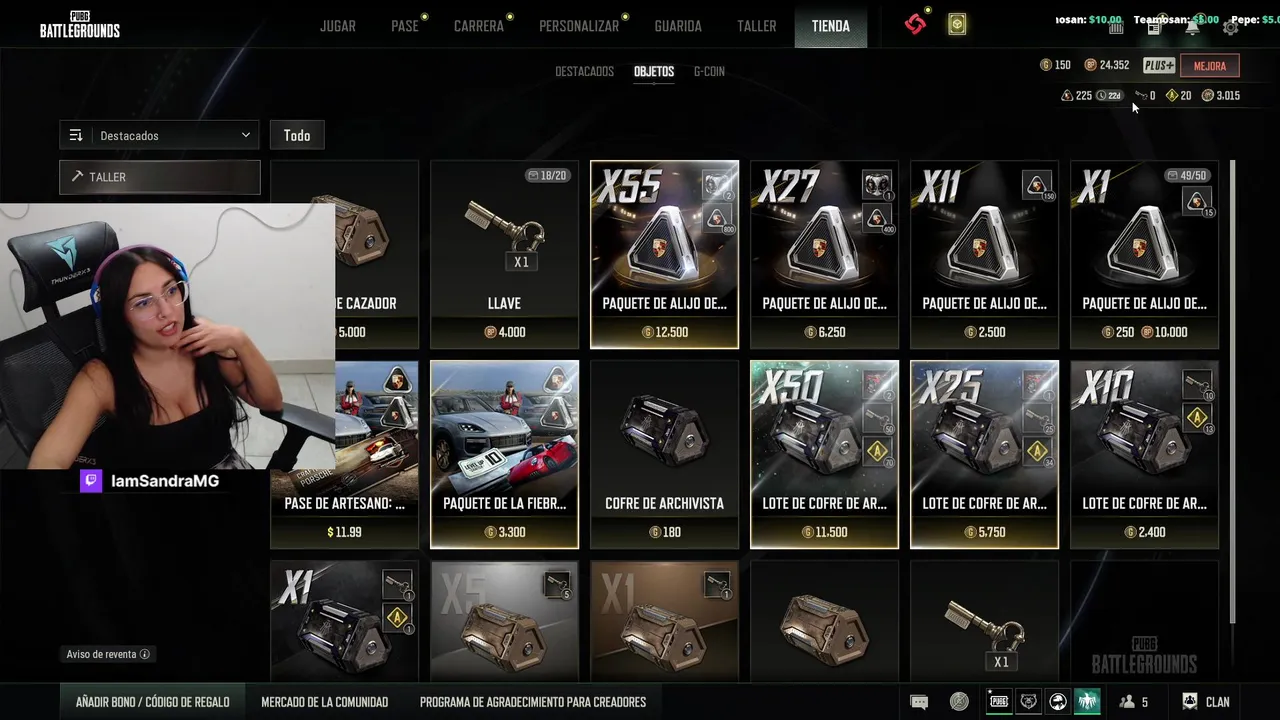Click the MEJORA upgrade button

[x=1209, y=66]
